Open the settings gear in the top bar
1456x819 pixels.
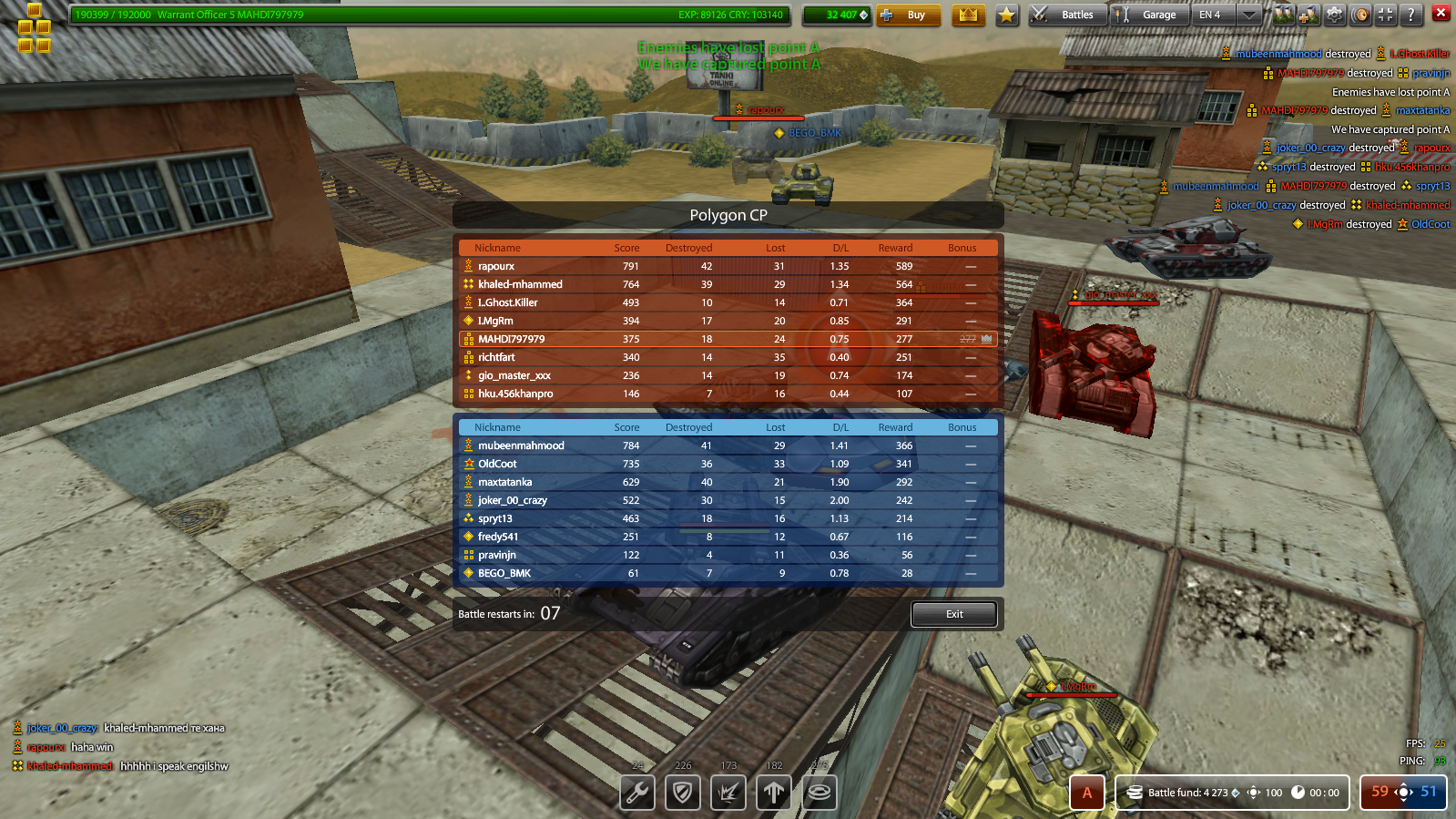click(1334, 15)
